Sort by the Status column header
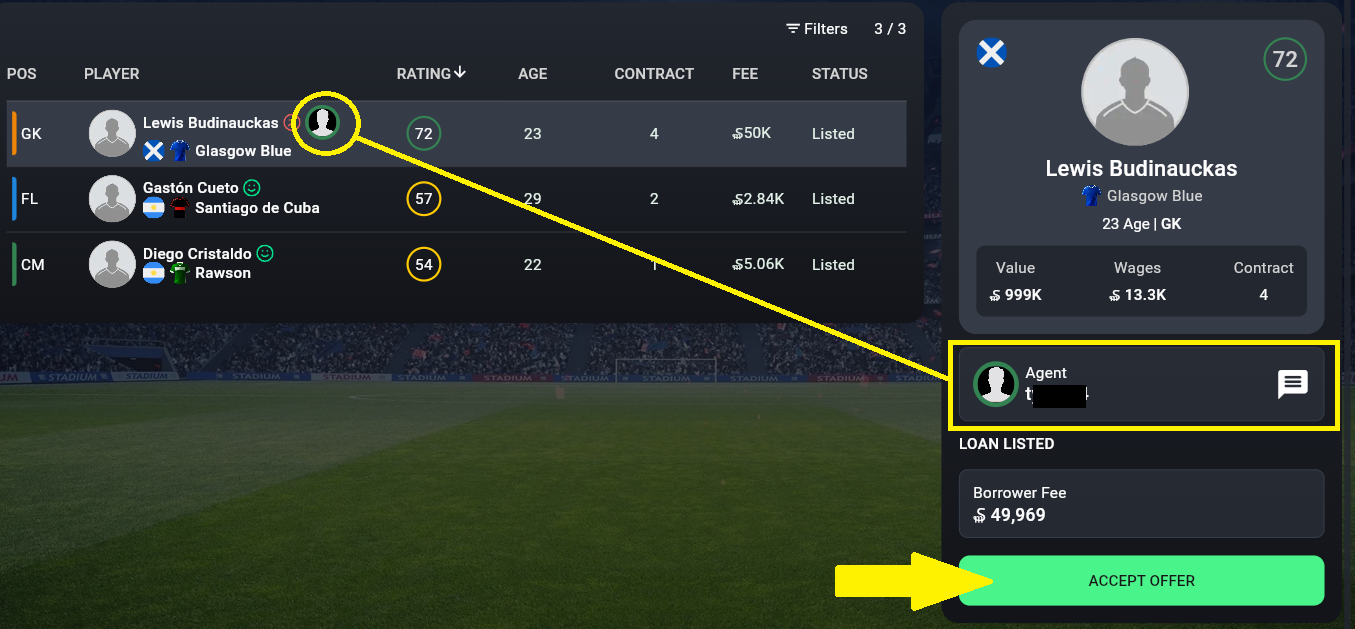Screen dimensions: 1355x629 (839, 74)
